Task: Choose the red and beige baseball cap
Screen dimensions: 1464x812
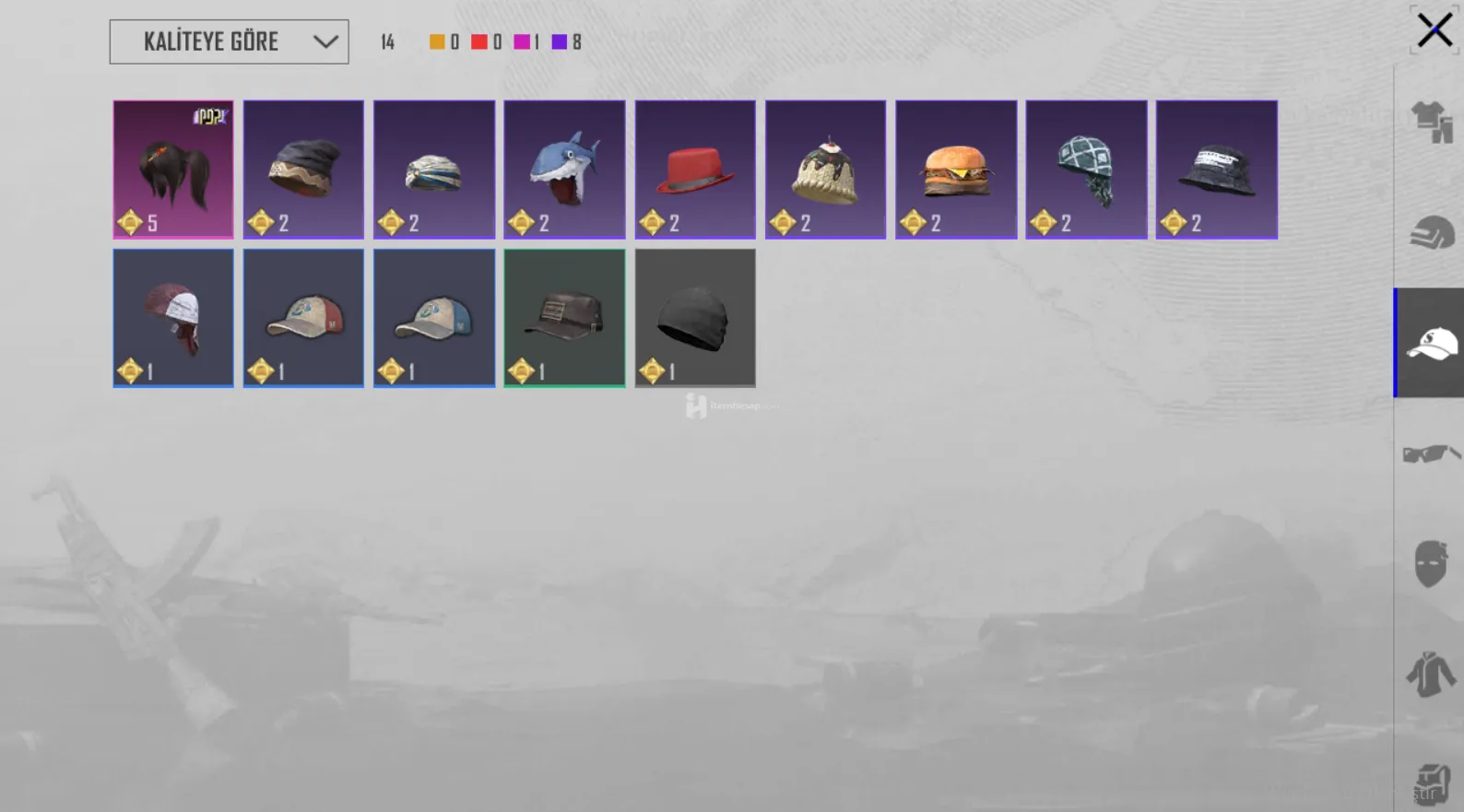Action: pyautogui.click(x=303, y=318)
